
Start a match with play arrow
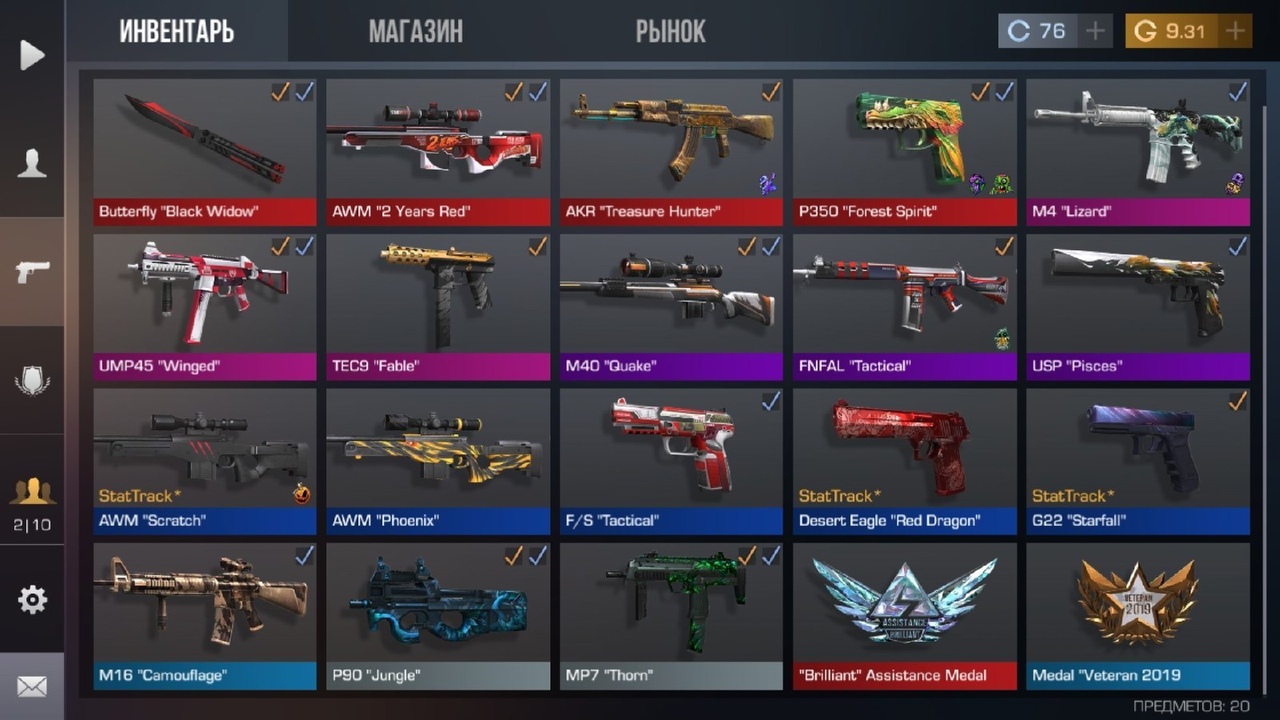[x=32, y=55]
